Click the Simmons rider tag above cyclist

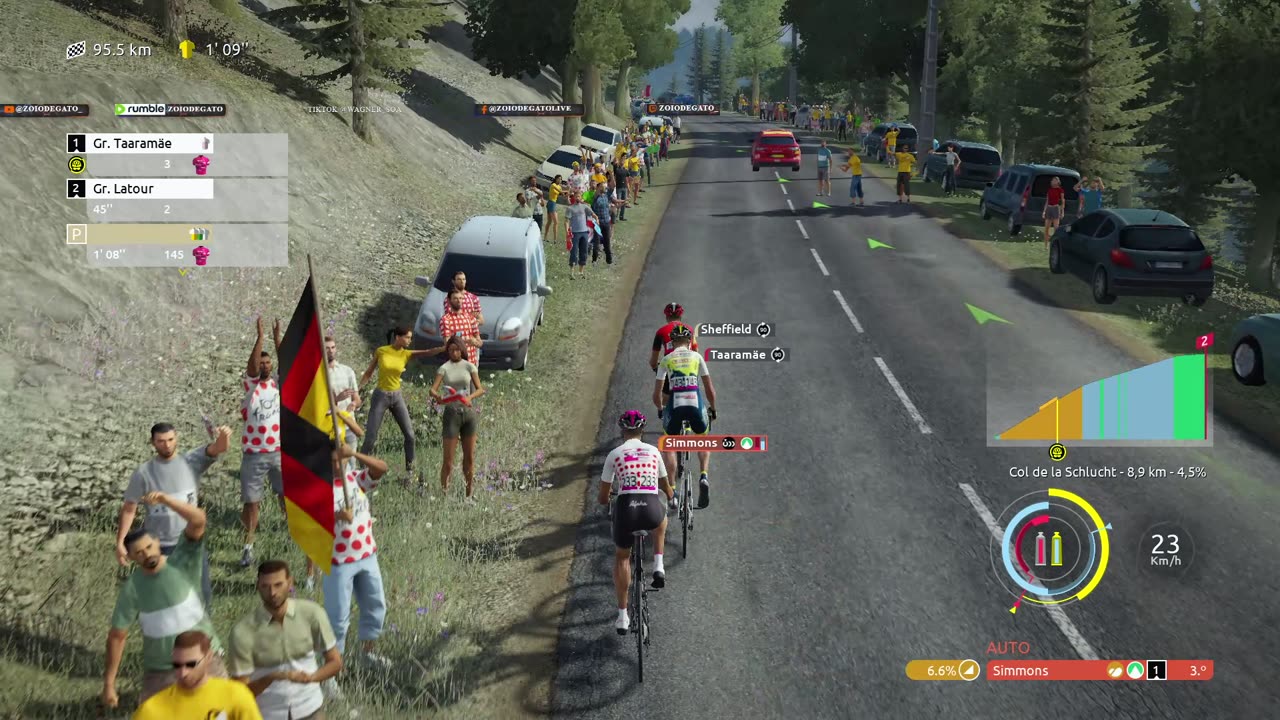coord(712,443)
